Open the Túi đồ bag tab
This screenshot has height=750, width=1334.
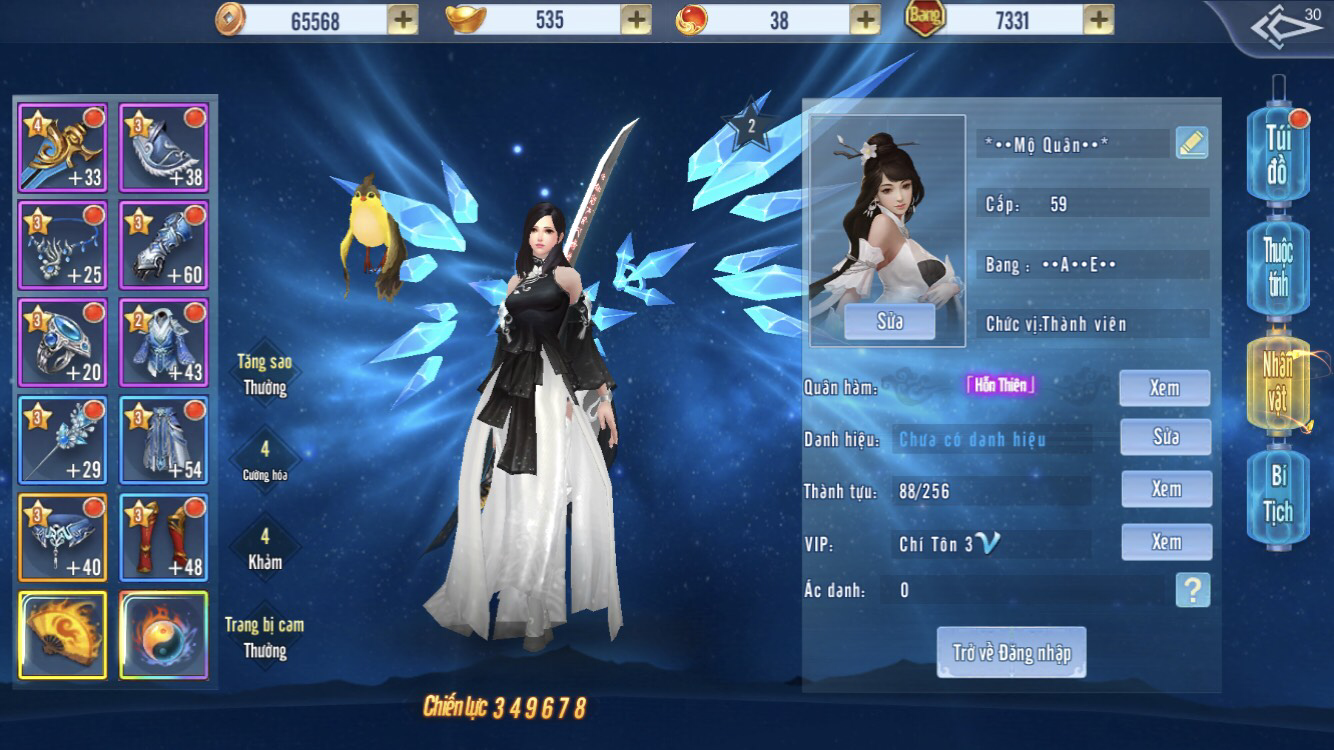pyautogui.click(x=1277, y=157)
